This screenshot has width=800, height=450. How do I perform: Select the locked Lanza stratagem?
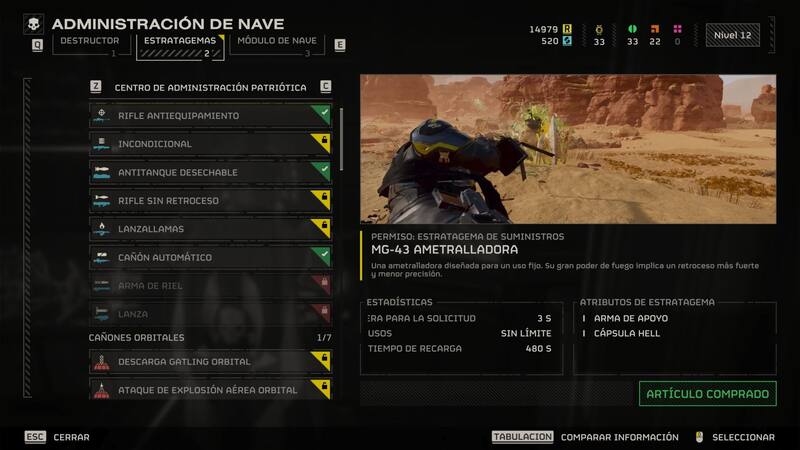210,314
